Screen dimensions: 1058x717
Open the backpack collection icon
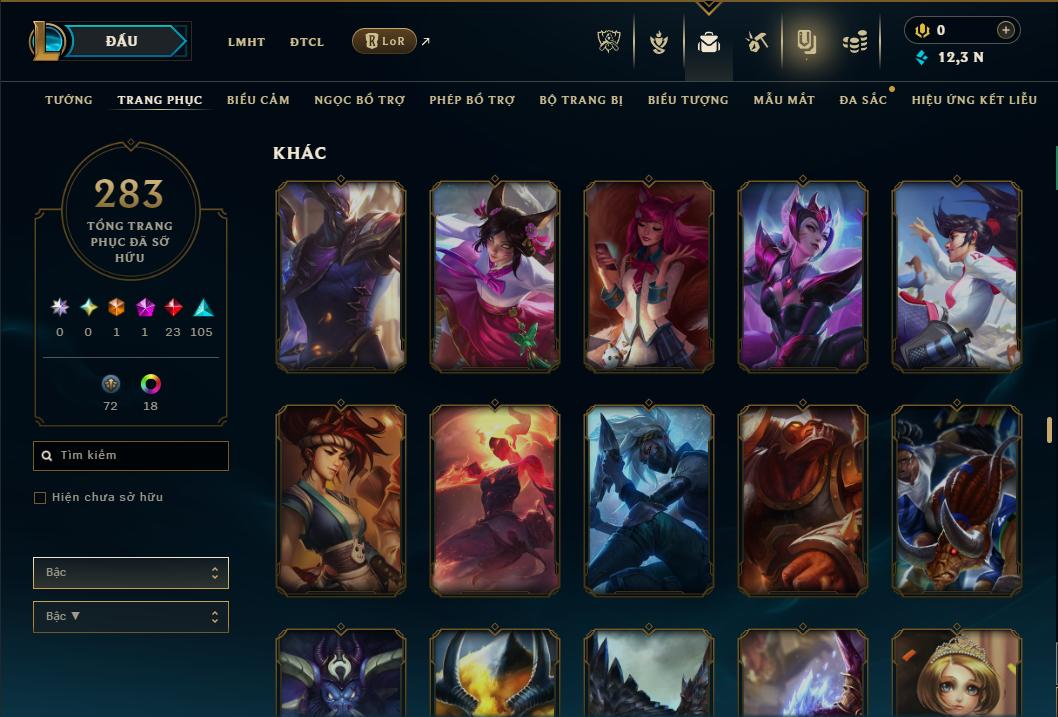point(709,42)
